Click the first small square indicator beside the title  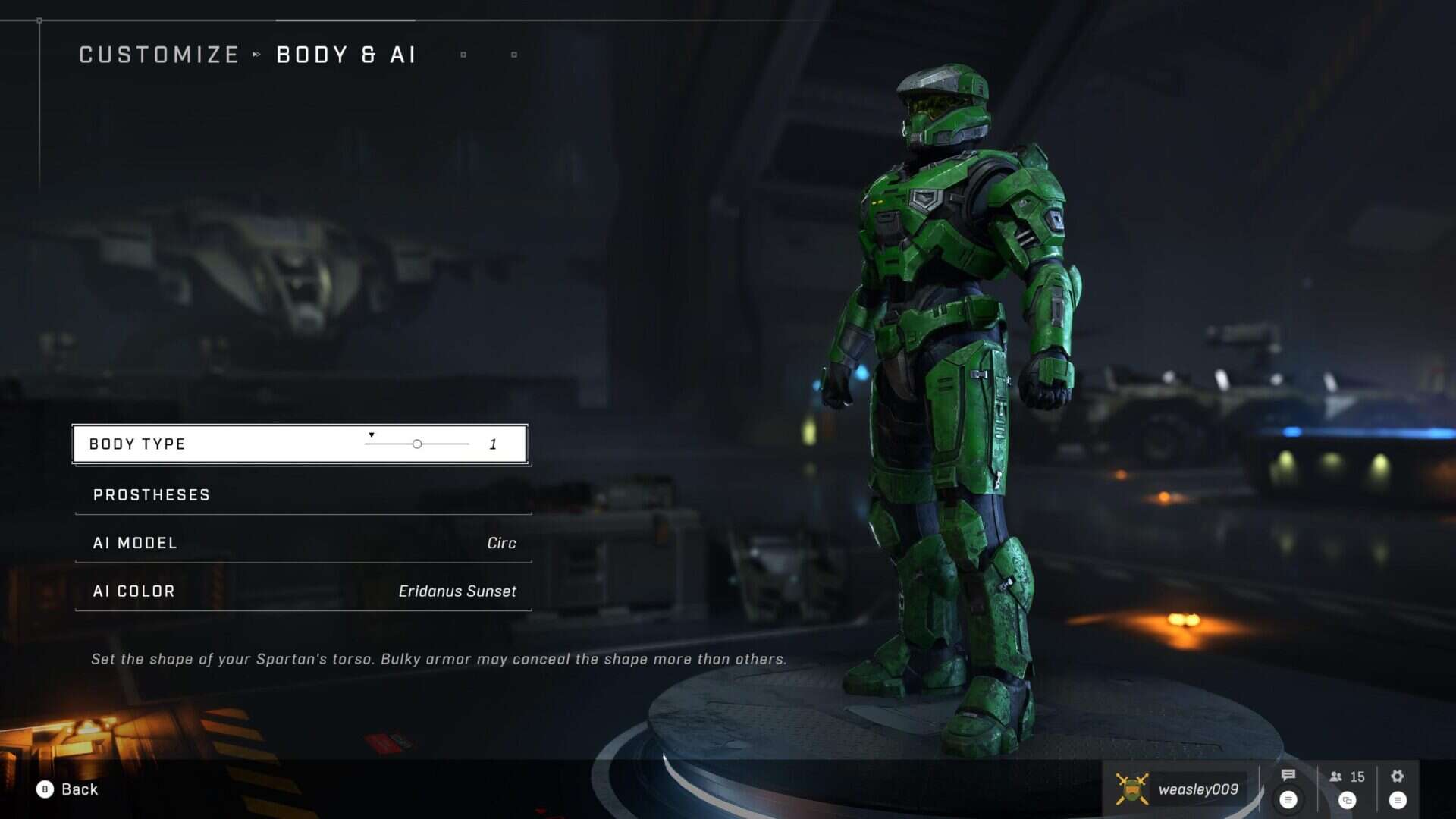click(462, 55)
